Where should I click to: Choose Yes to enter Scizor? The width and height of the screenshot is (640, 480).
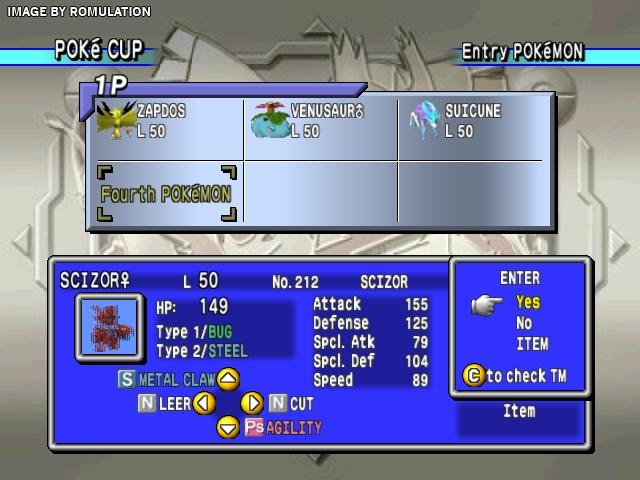[527, 302]
